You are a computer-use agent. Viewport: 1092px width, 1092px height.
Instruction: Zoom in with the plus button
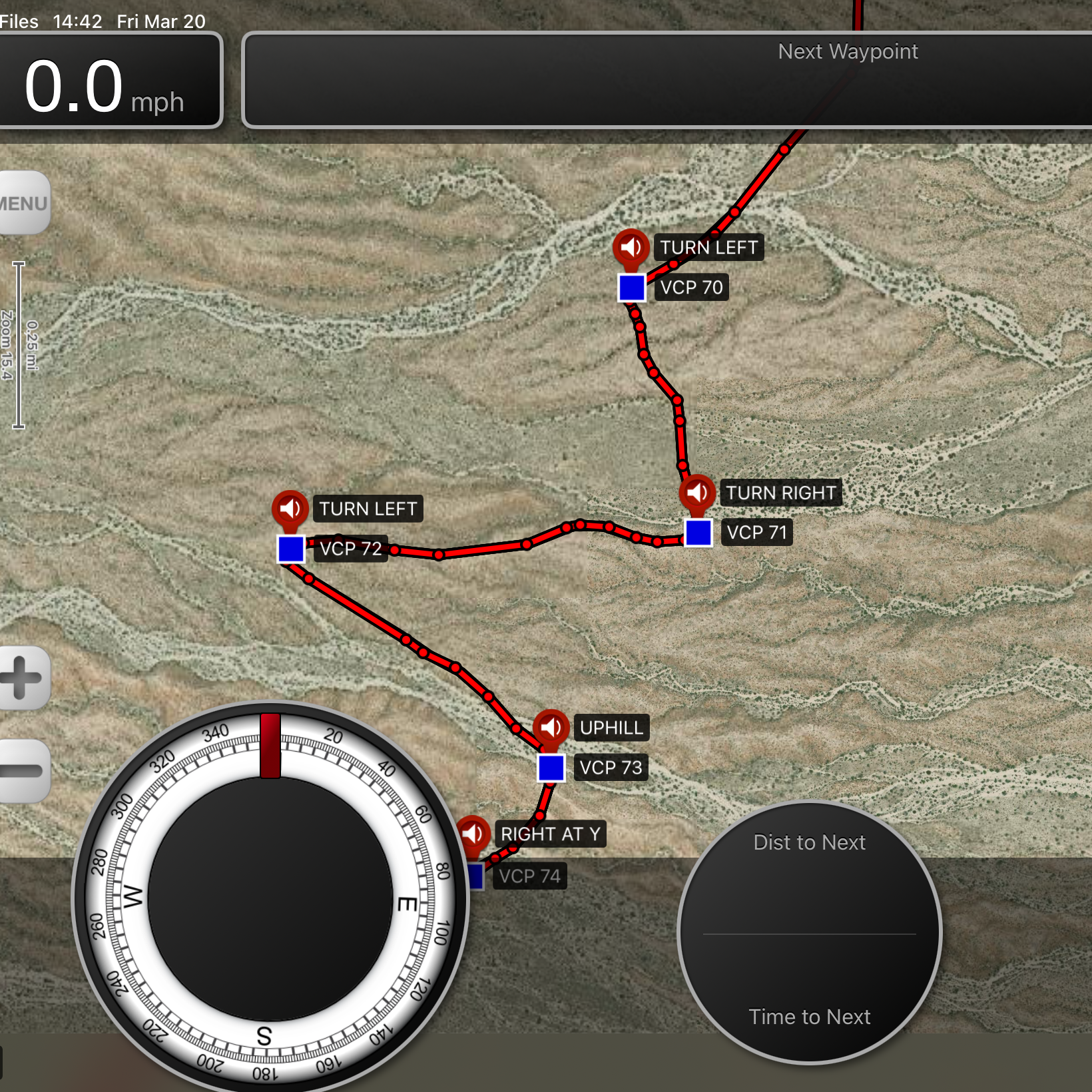[23, 677]
